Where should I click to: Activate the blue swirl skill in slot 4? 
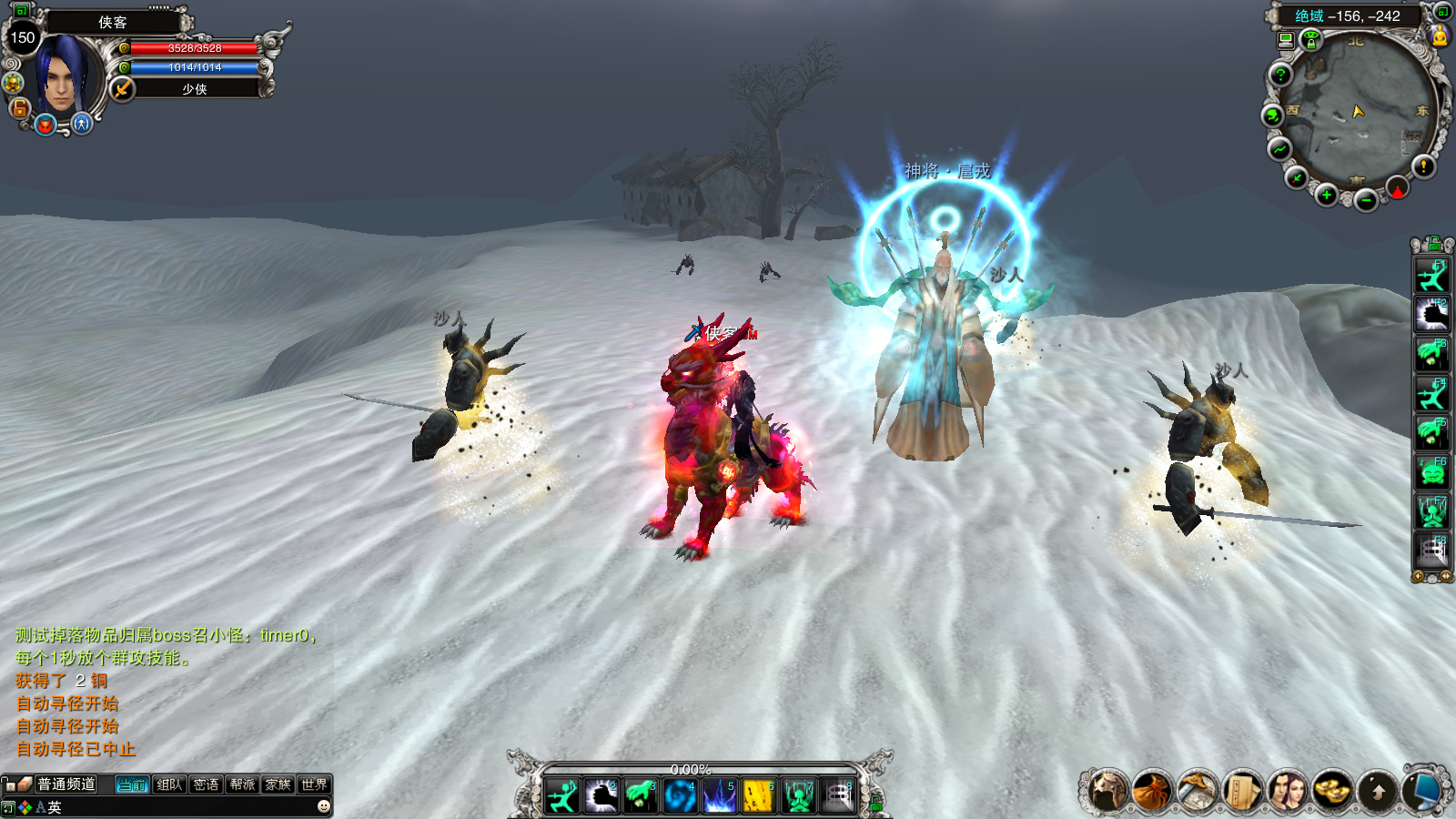point(680,796)
